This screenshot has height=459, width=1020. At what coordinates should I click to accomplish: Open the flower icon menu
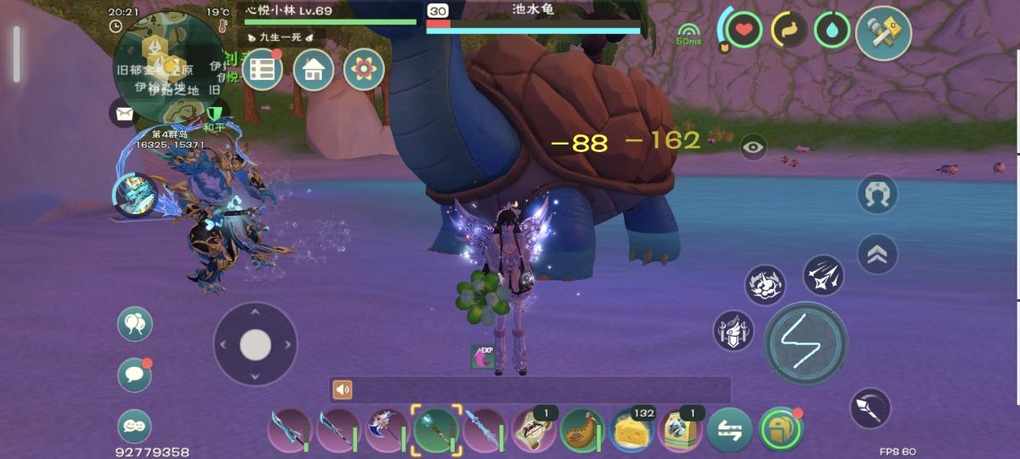(364, 69)
